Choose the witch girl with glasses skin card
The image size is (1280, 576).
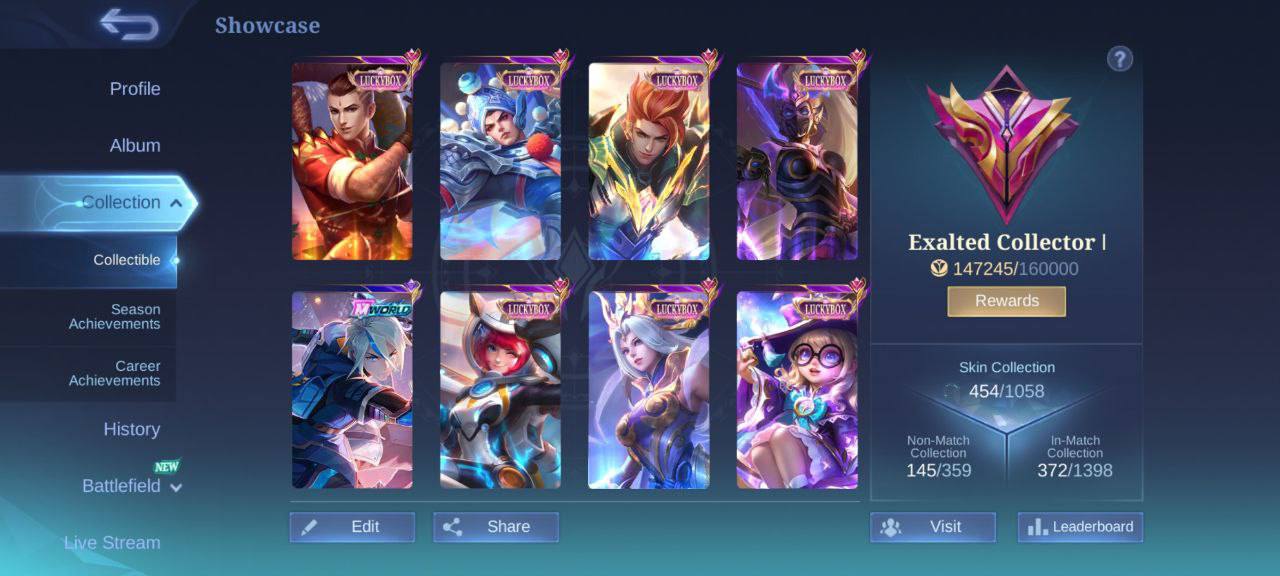797,390
